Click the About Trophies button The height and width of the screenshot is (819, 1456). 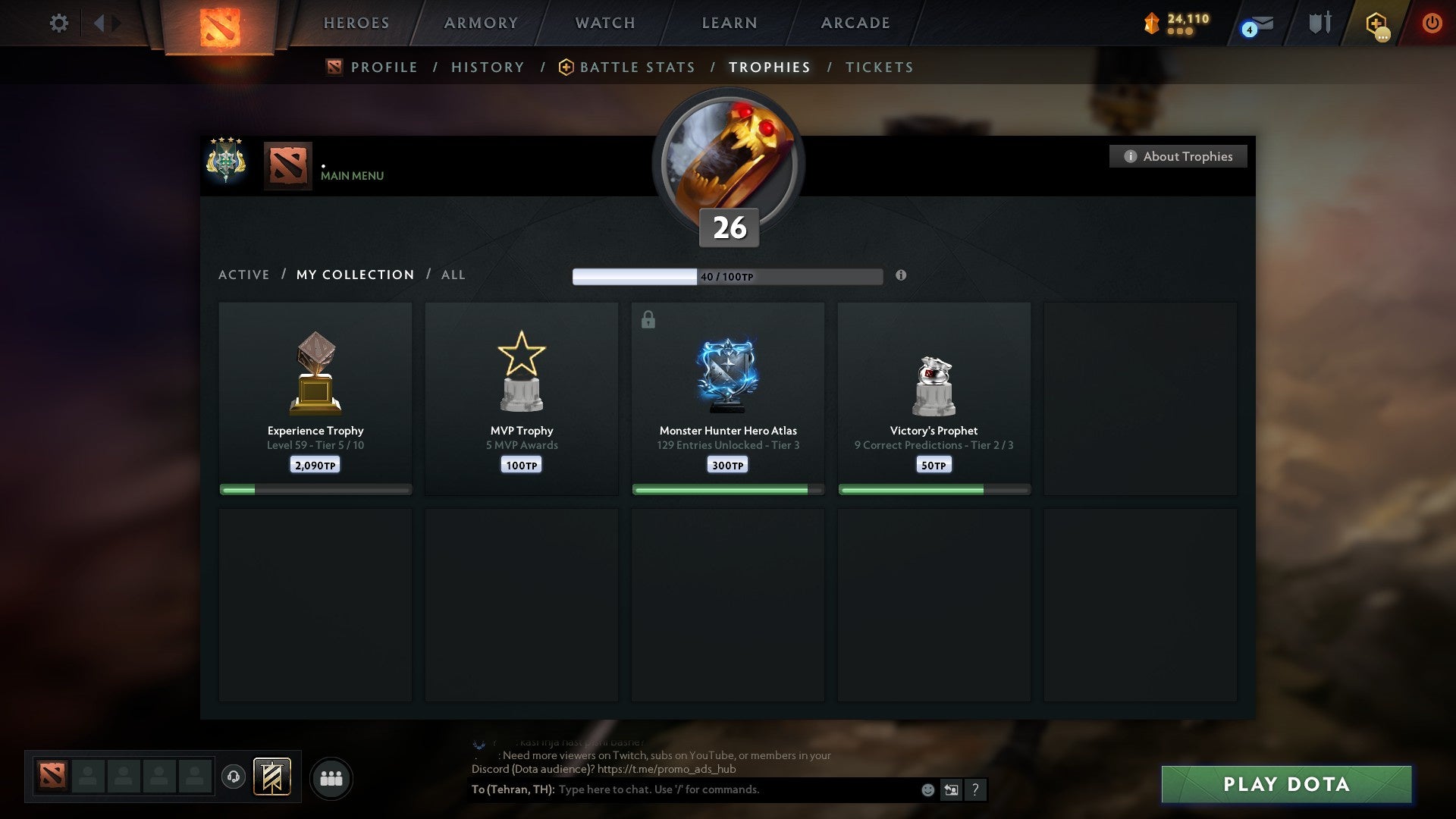coord(1178,156)
